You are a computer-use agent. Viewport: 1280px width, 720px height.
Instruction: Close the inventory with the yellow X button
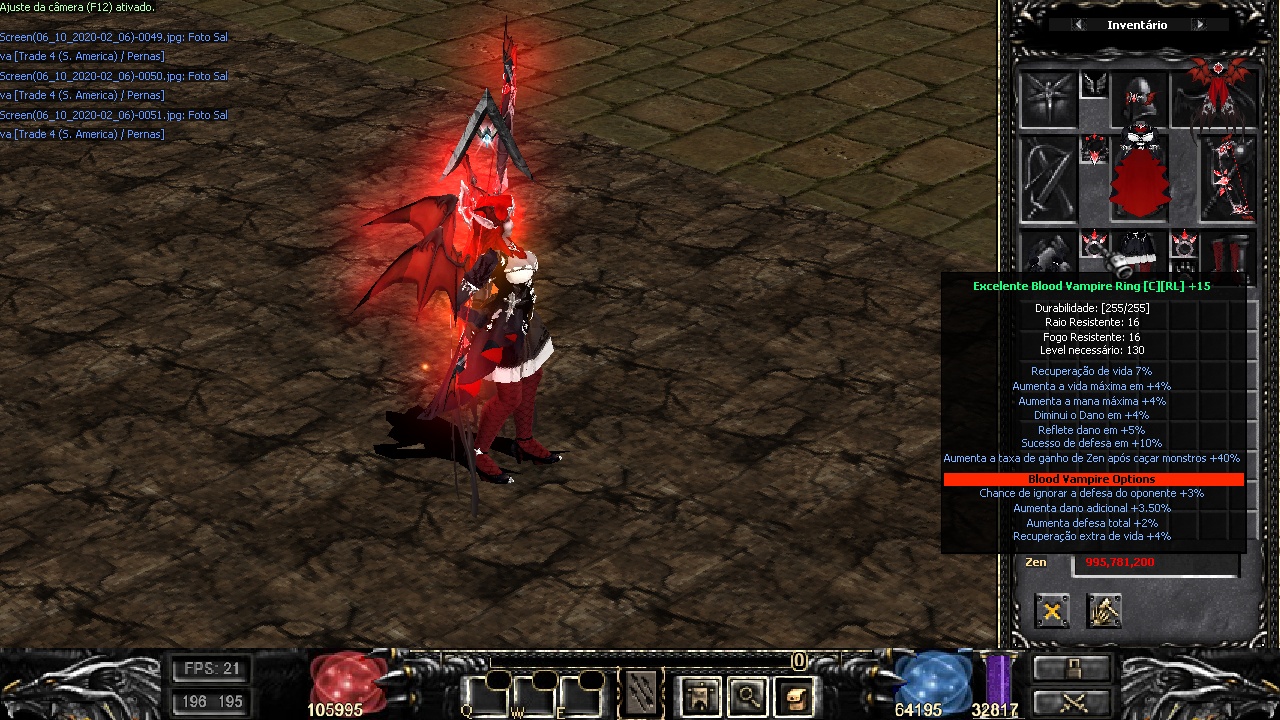point(1052,610)
